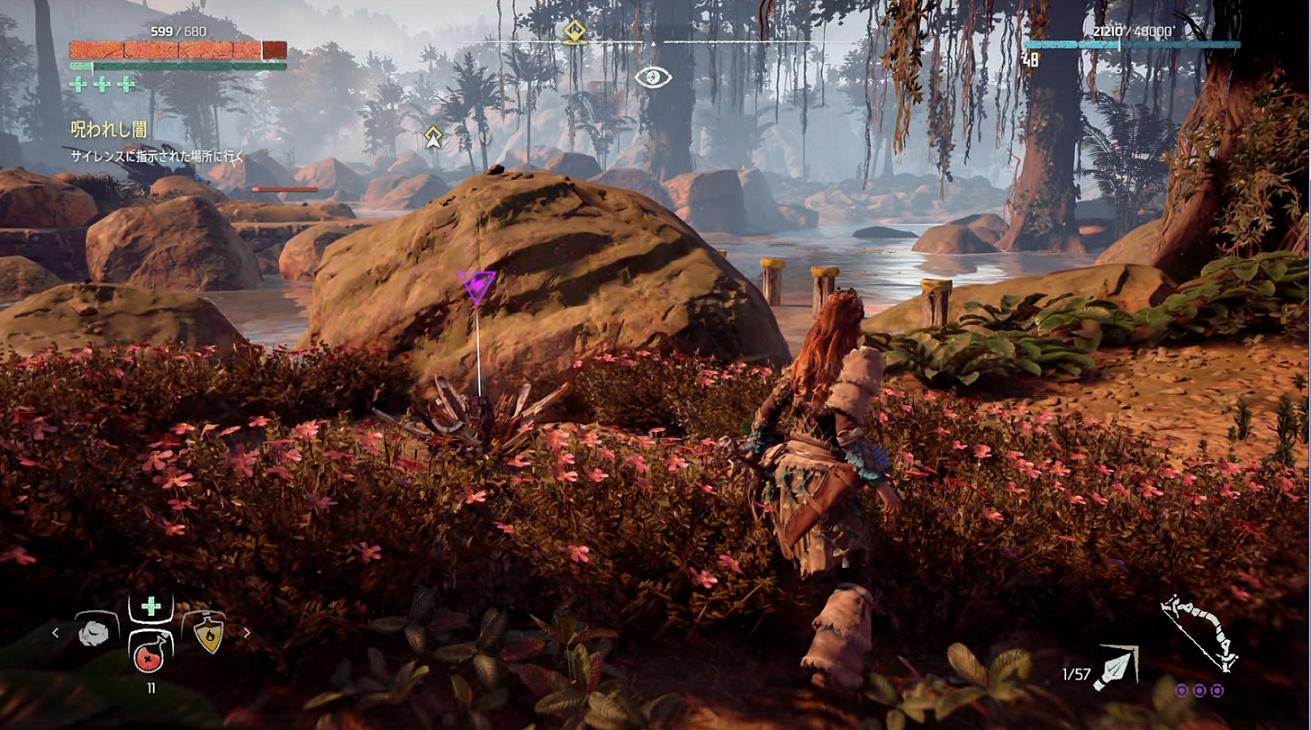
Task: Select the yellow quest marker on compass
Action: coord(574,32)
